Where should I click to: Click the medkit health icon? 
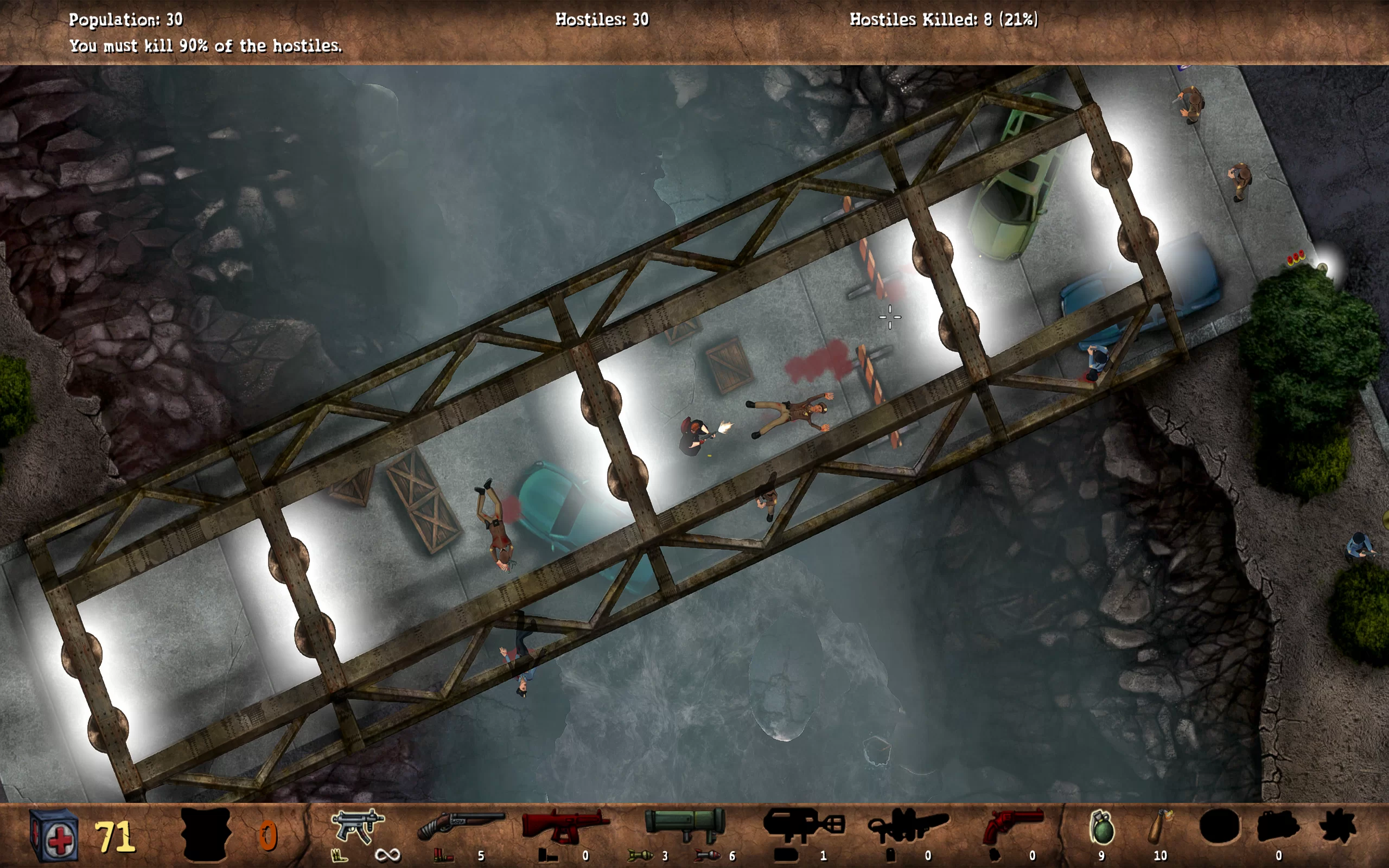pos(53,836)
